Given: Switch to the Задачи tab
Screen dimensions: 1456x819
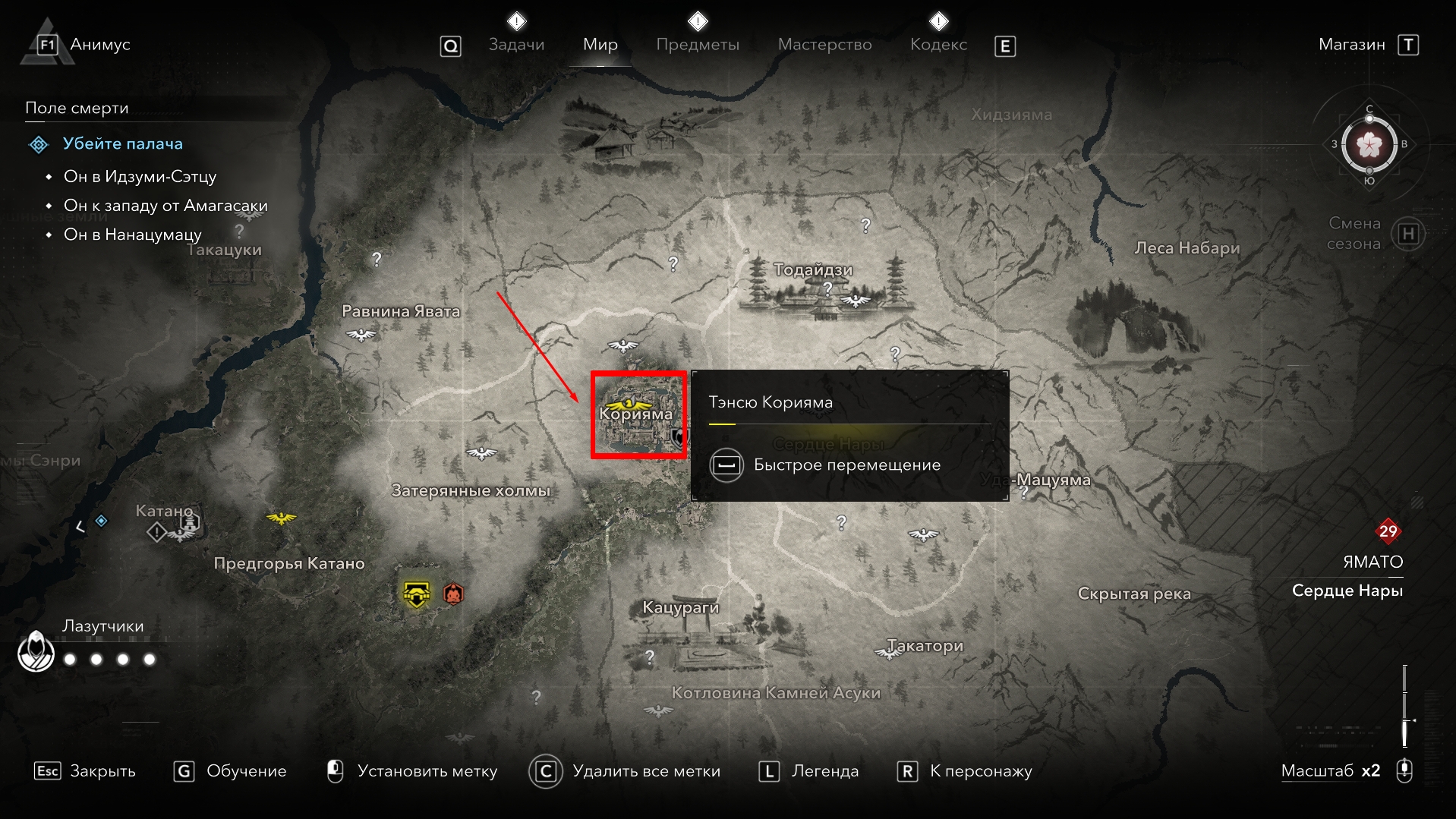Looking at the screenshot, I should (516, 45).
